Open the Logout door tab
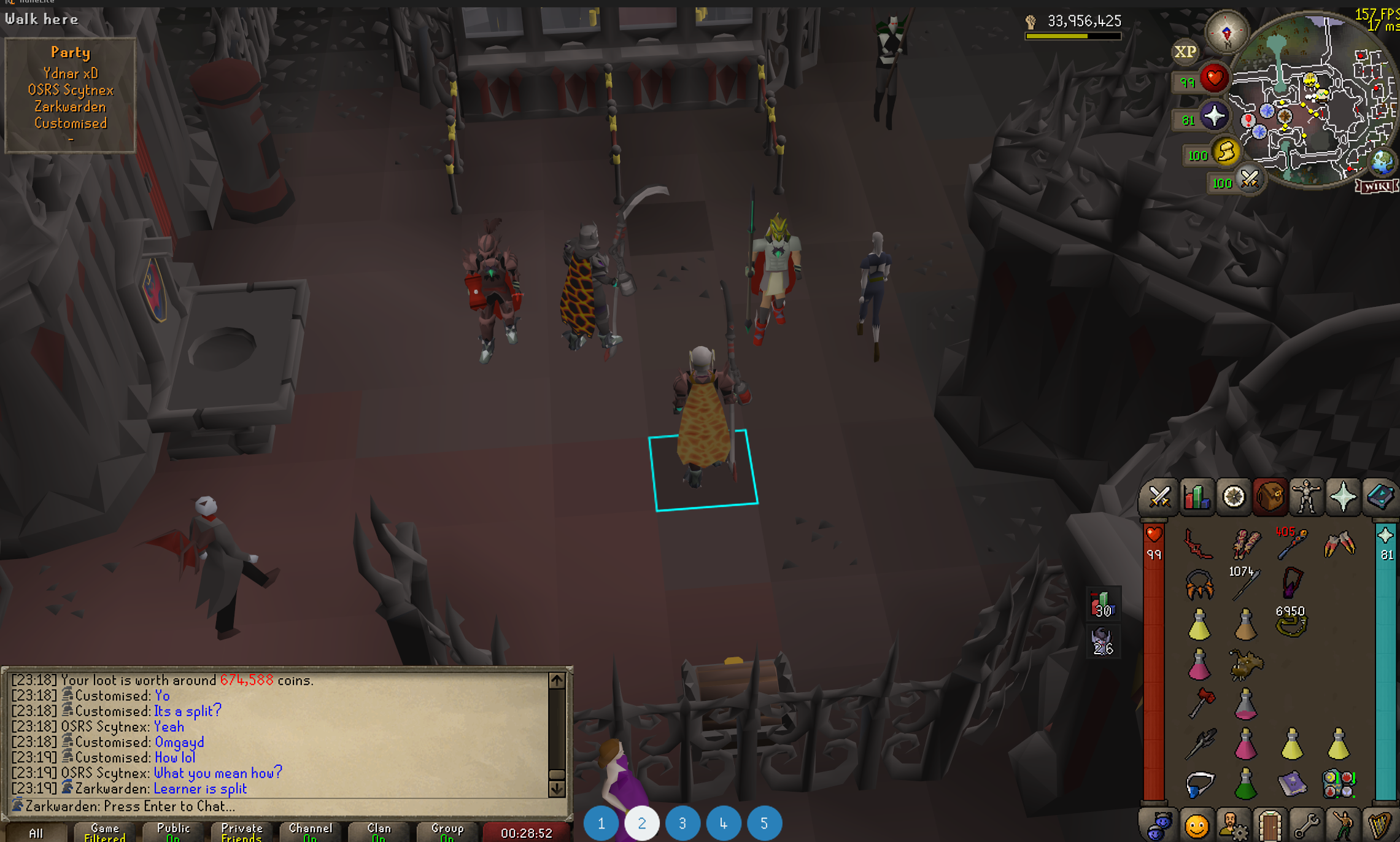The width and height of the screenshot is (1400, 842). pos(1269,825)
